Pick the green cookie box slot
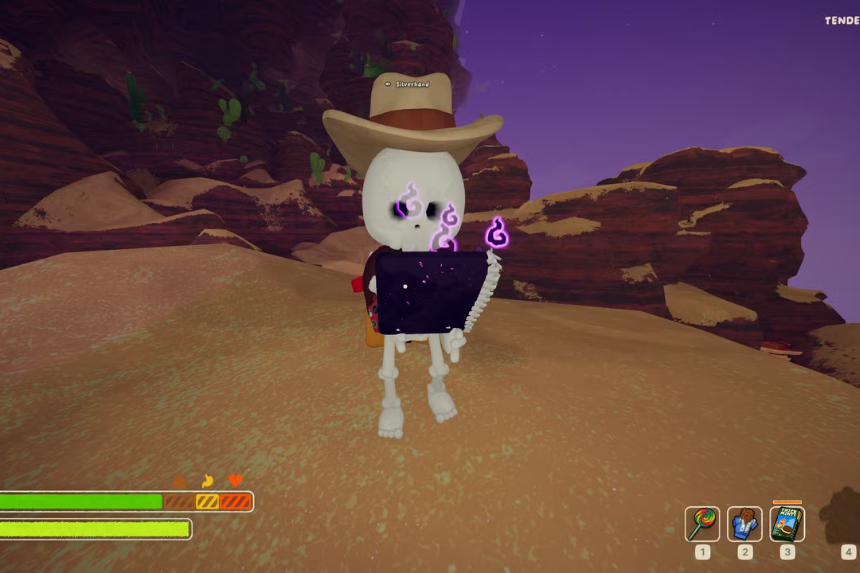Image resolution: width=860 pixels, height=573 pixels. pos(787,523)
